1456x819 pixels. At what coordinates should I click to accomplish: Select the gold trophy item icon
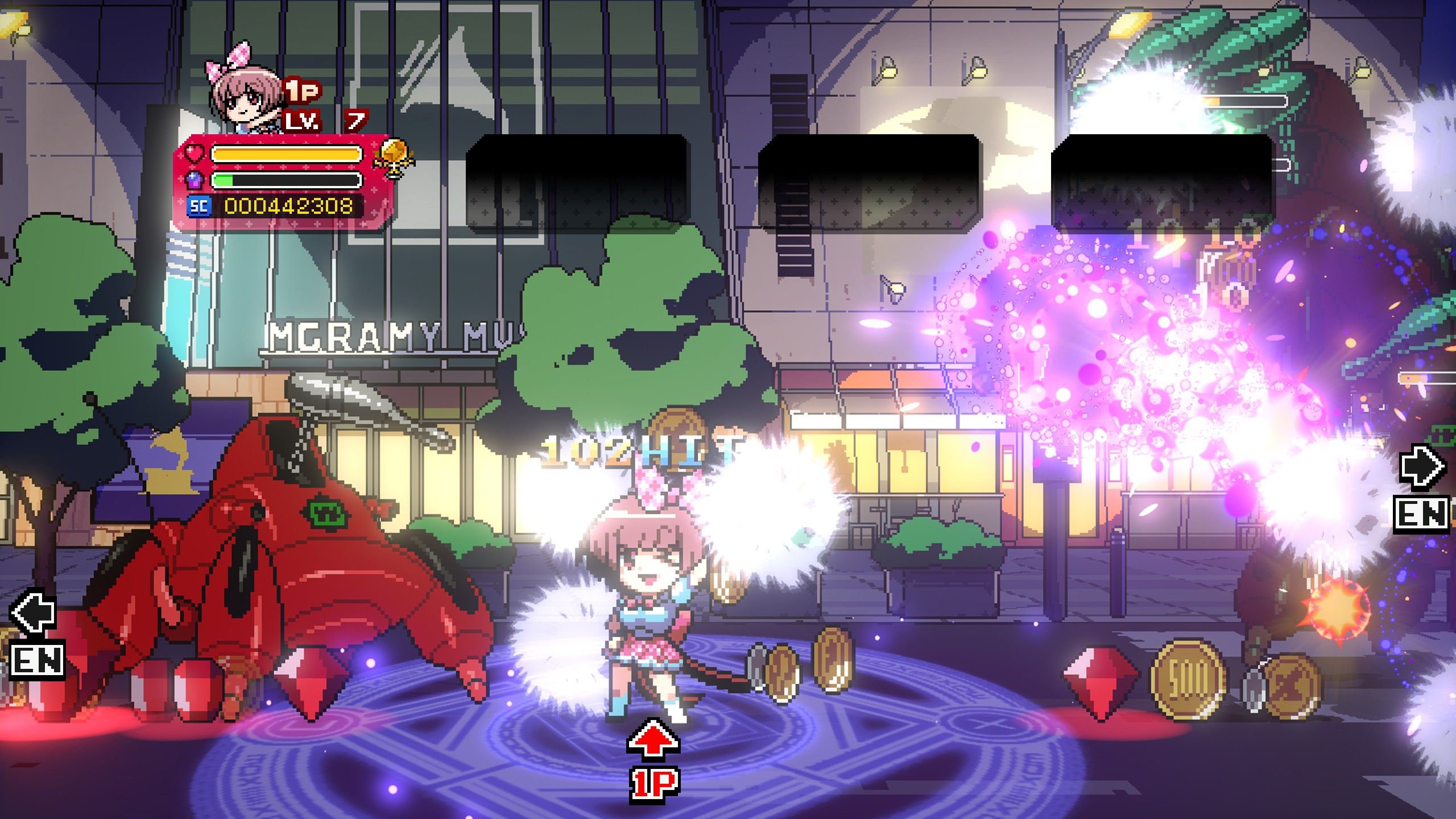[393, 158]
